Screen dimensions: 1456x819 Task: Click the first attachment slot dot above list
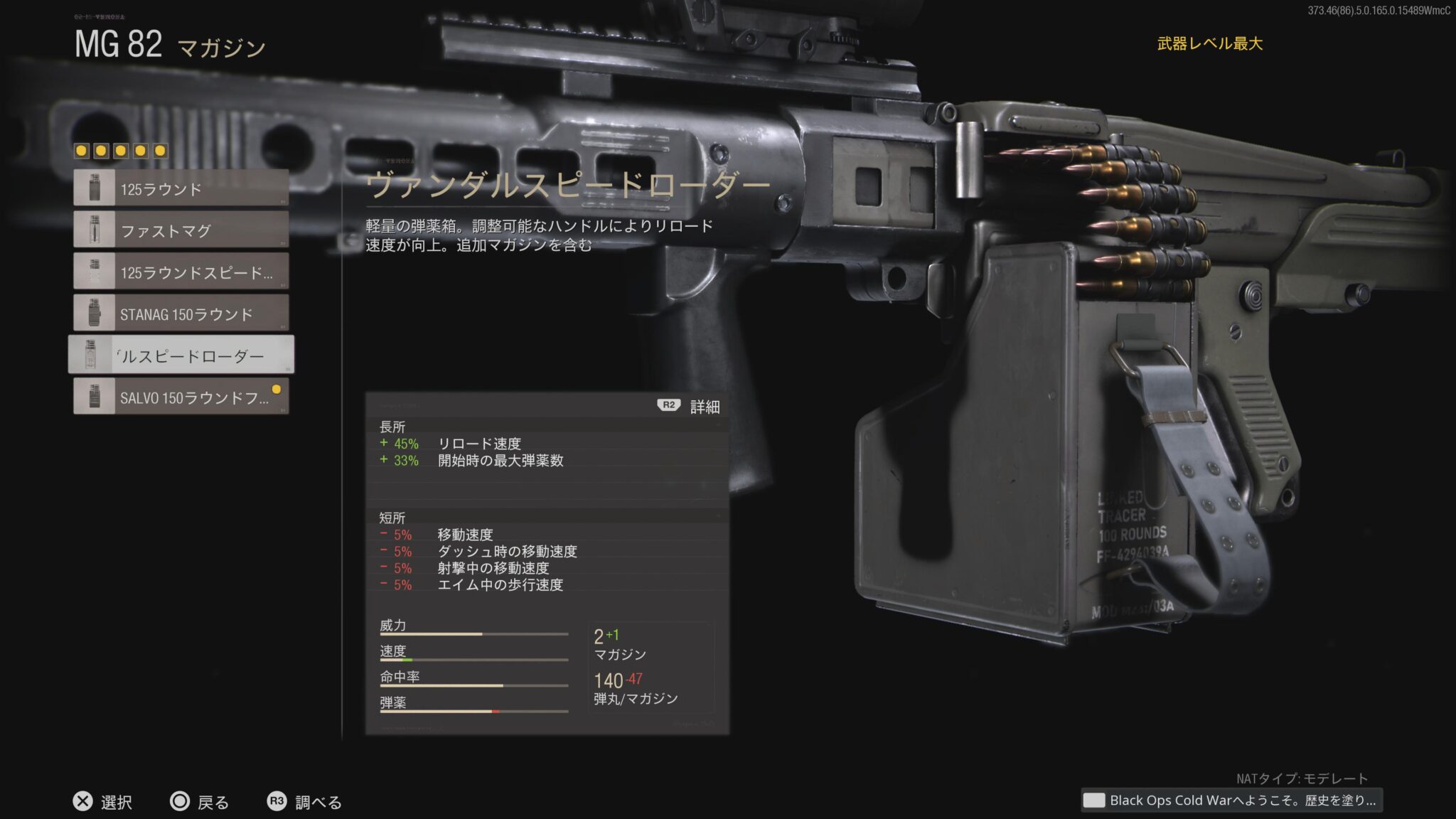[x=82, y=151]
